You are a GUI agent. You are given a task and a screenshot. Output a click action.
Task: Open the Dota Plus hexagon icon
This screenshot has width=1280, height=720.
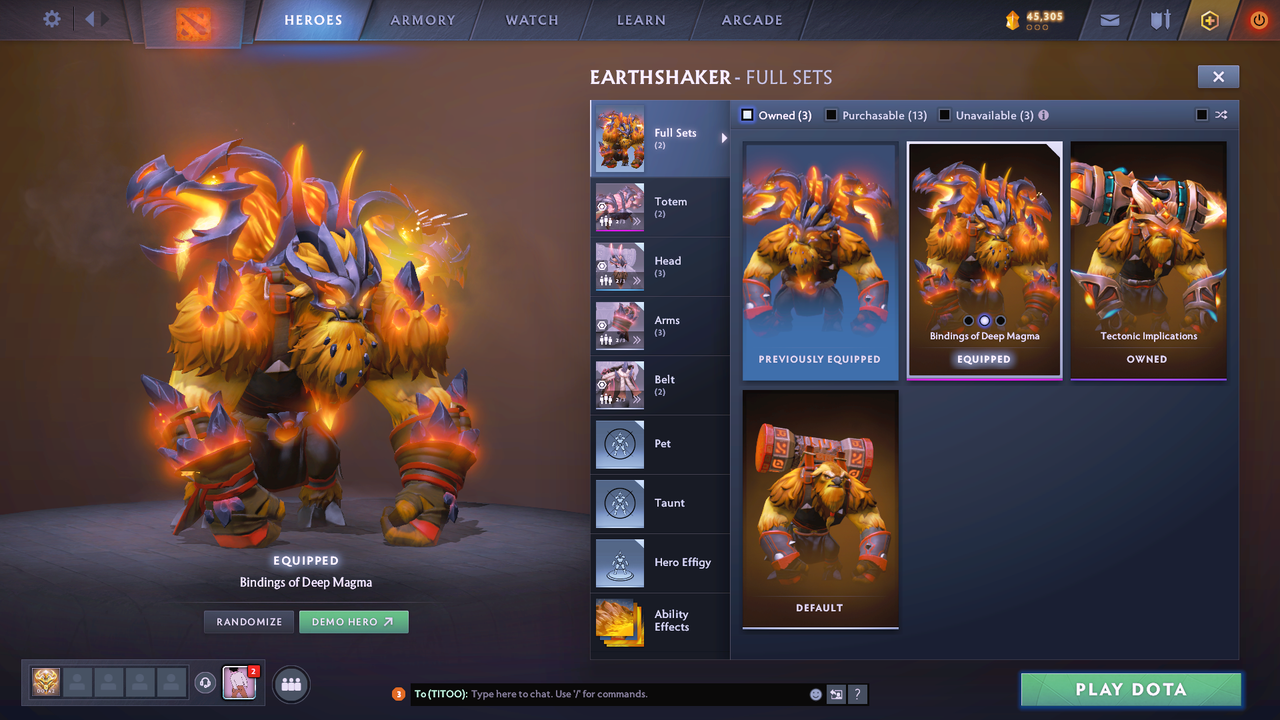[1208, 19]
